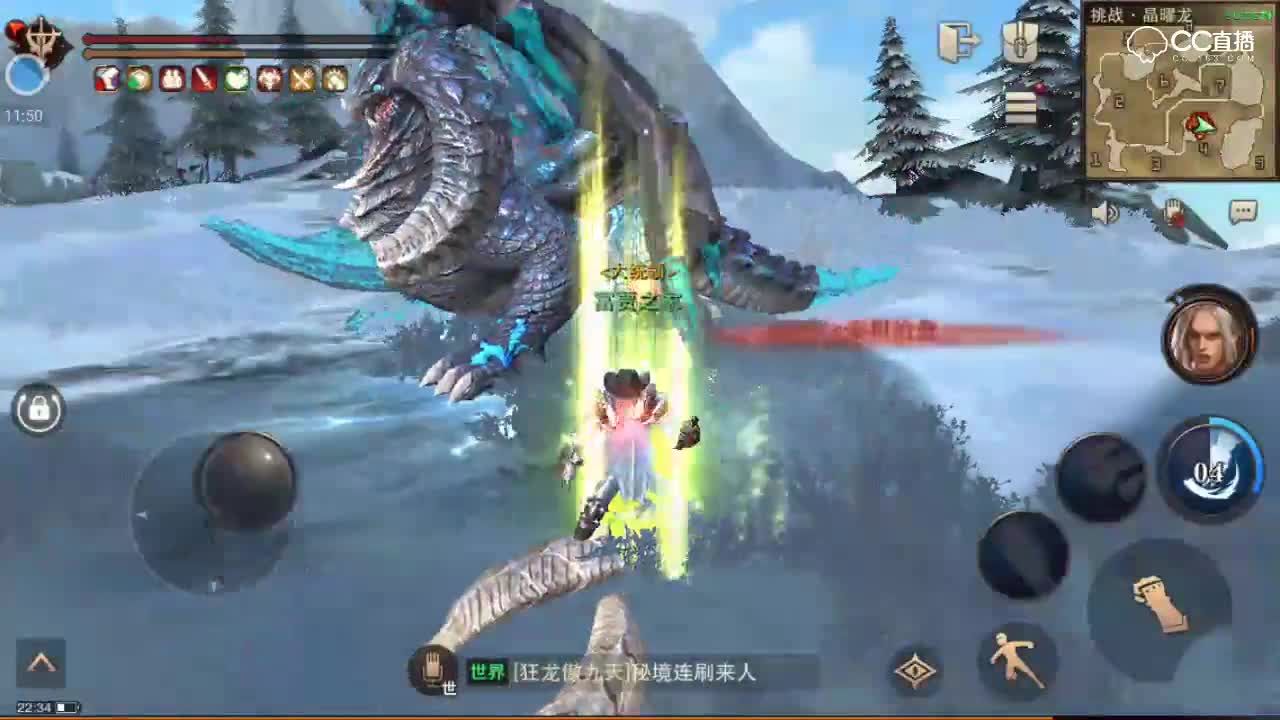Tap the sword buff icon in the buff bar
Image resolution: width=1280 pixels, height=720 pixels.
point(202,80)
